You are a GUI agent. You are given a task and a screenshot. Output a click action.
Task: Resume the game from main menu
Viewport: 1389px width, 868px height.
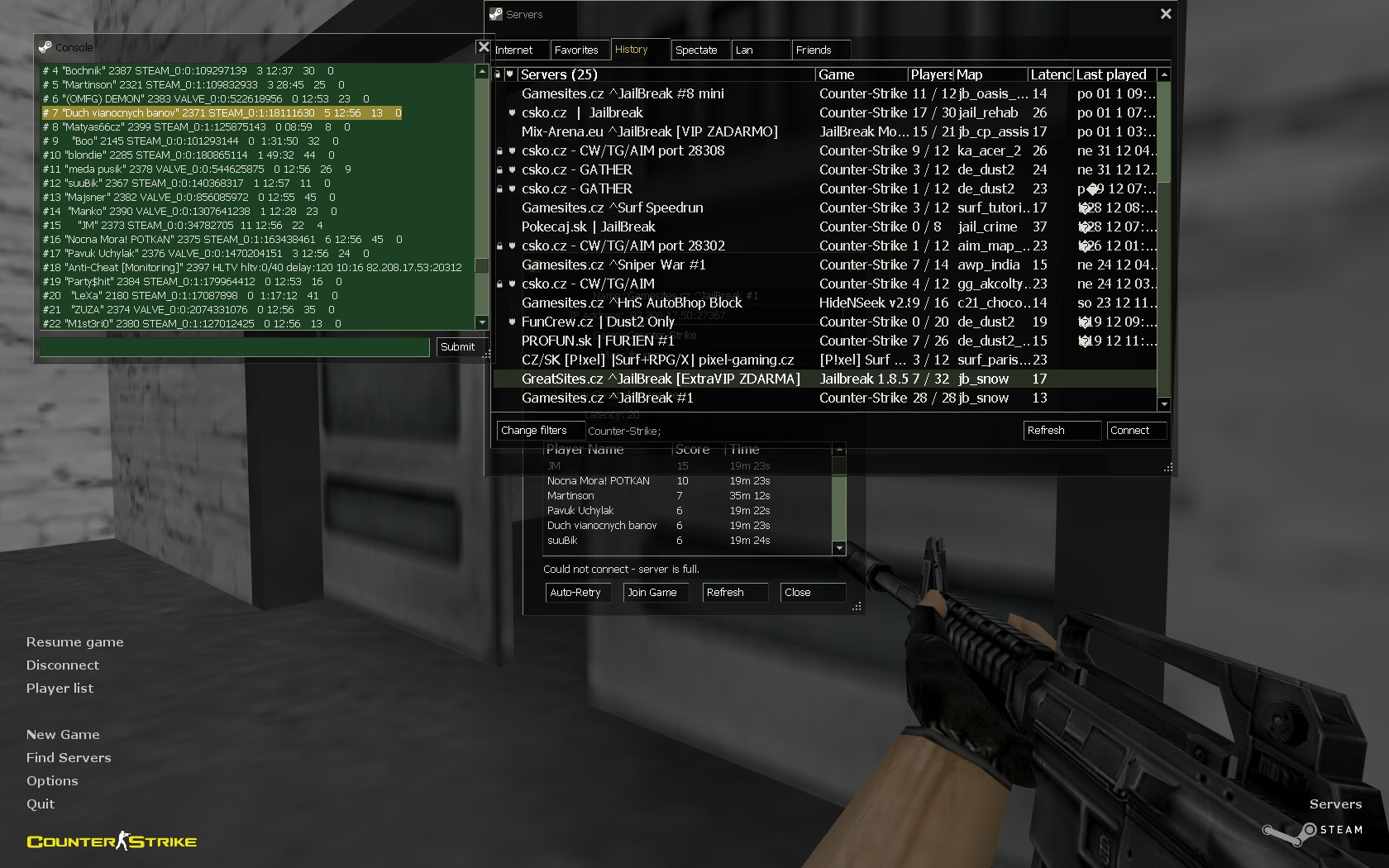click(74, 642)
